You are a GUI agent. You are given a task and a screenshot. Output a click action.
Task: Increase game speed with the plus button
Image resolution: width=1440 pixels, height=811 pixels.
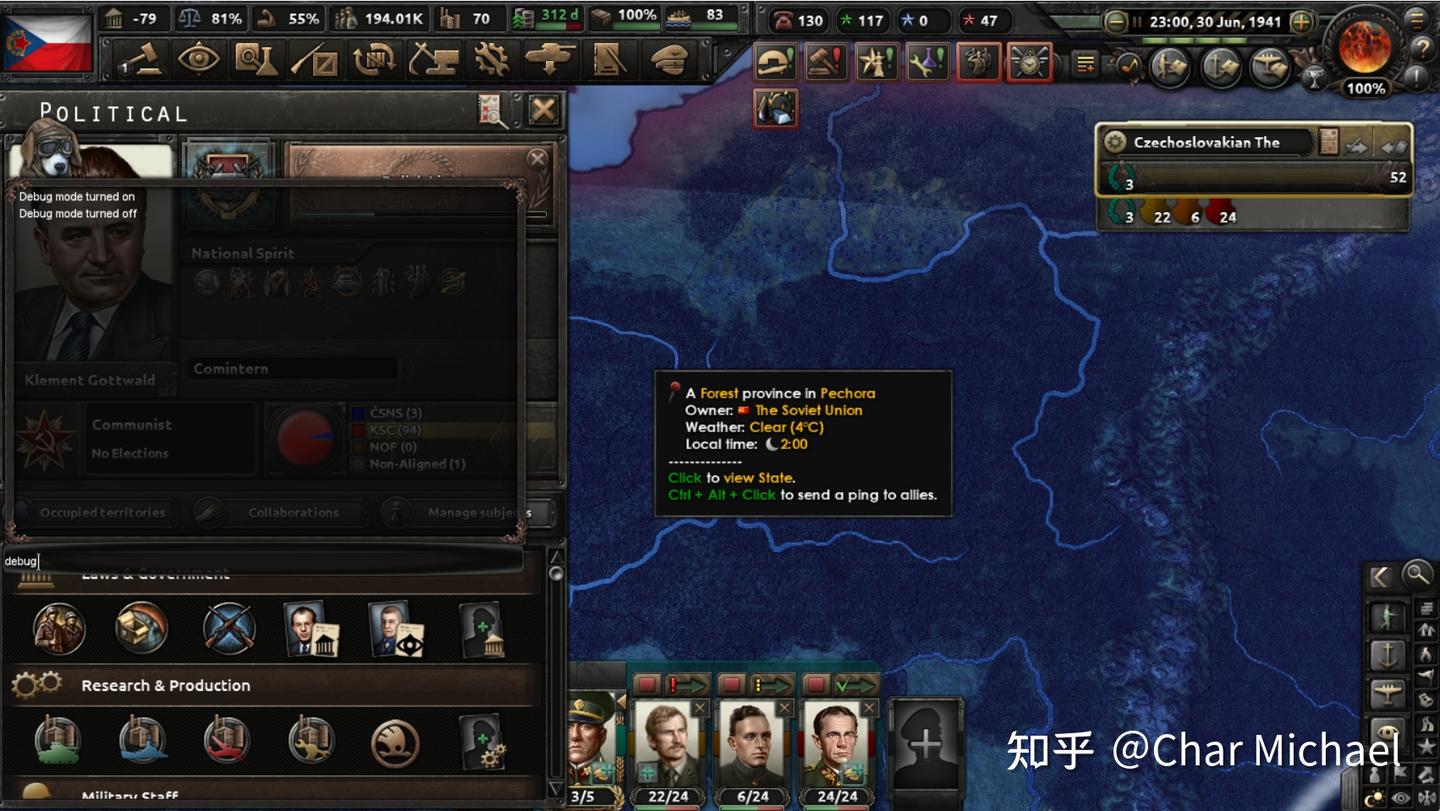click(x=1301, y=21)
